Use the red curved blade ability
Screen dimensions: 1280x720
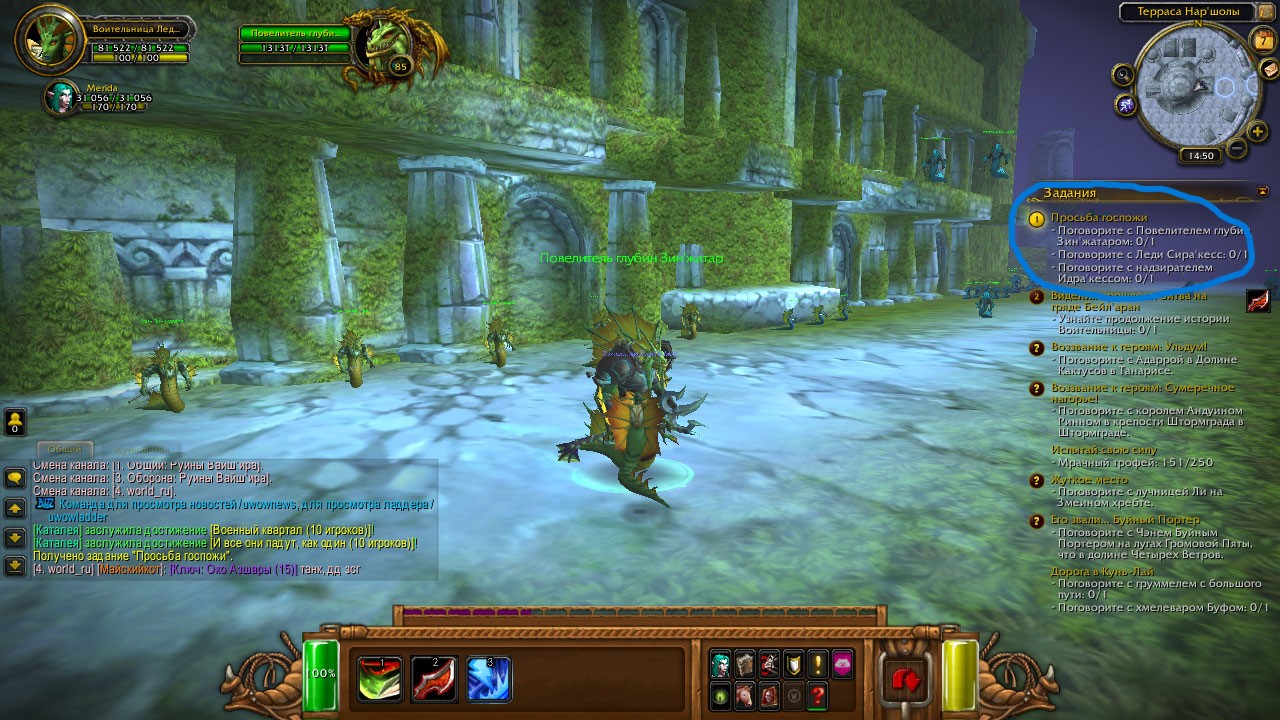point(435,679)
